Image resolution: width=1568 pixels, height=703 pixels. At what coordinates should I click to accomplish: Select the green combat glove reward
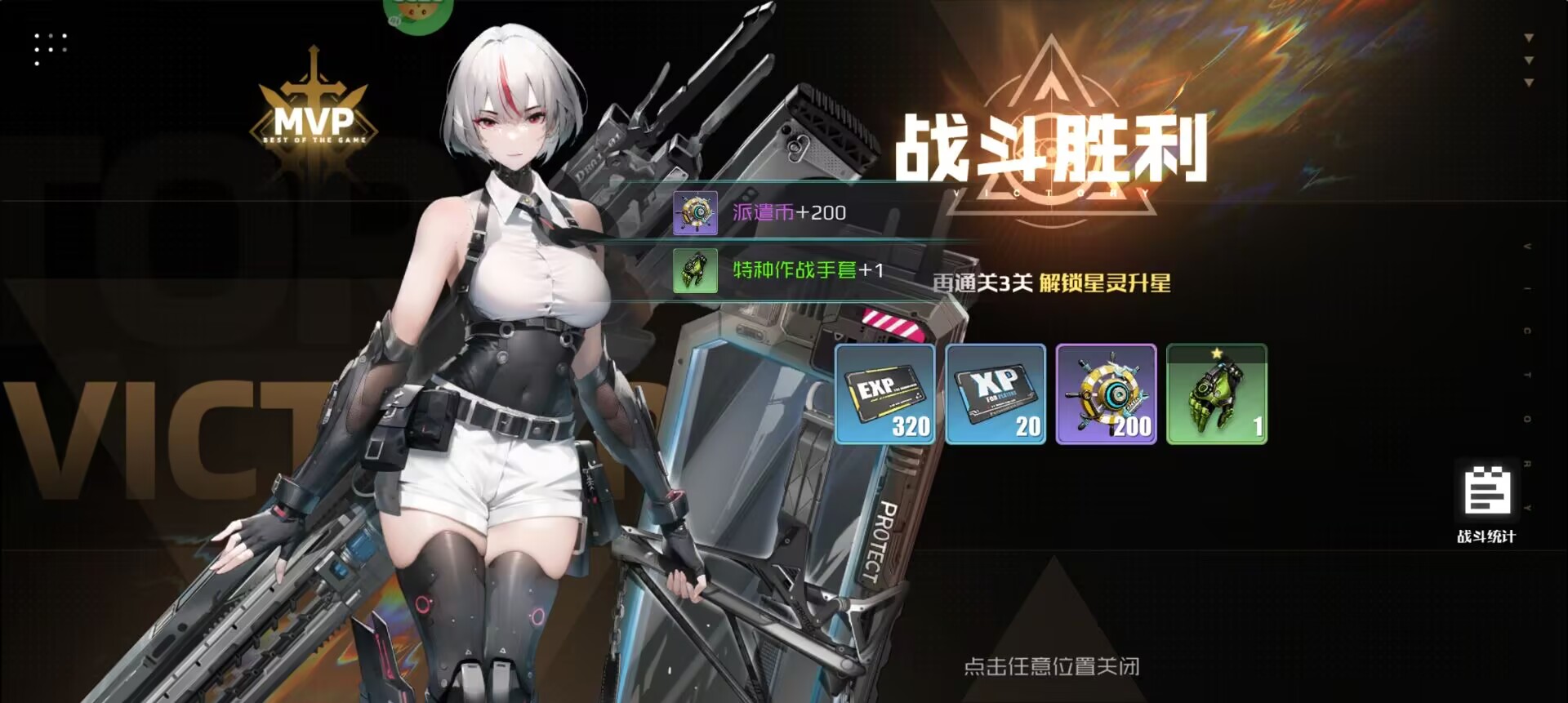(x=1217, y=394)
